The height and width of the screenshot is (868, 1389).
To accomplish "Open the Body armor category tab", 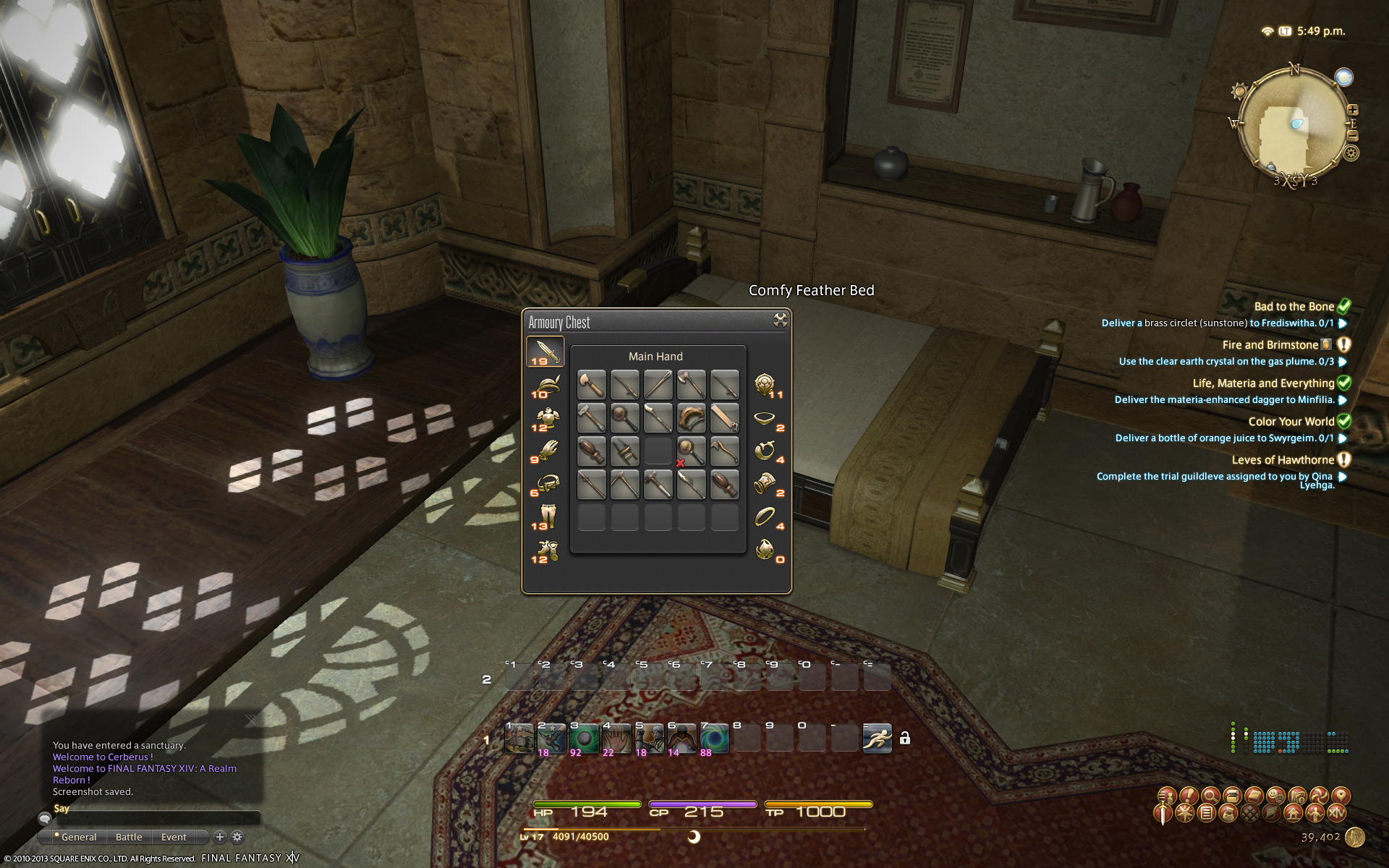I will (547, 419).
